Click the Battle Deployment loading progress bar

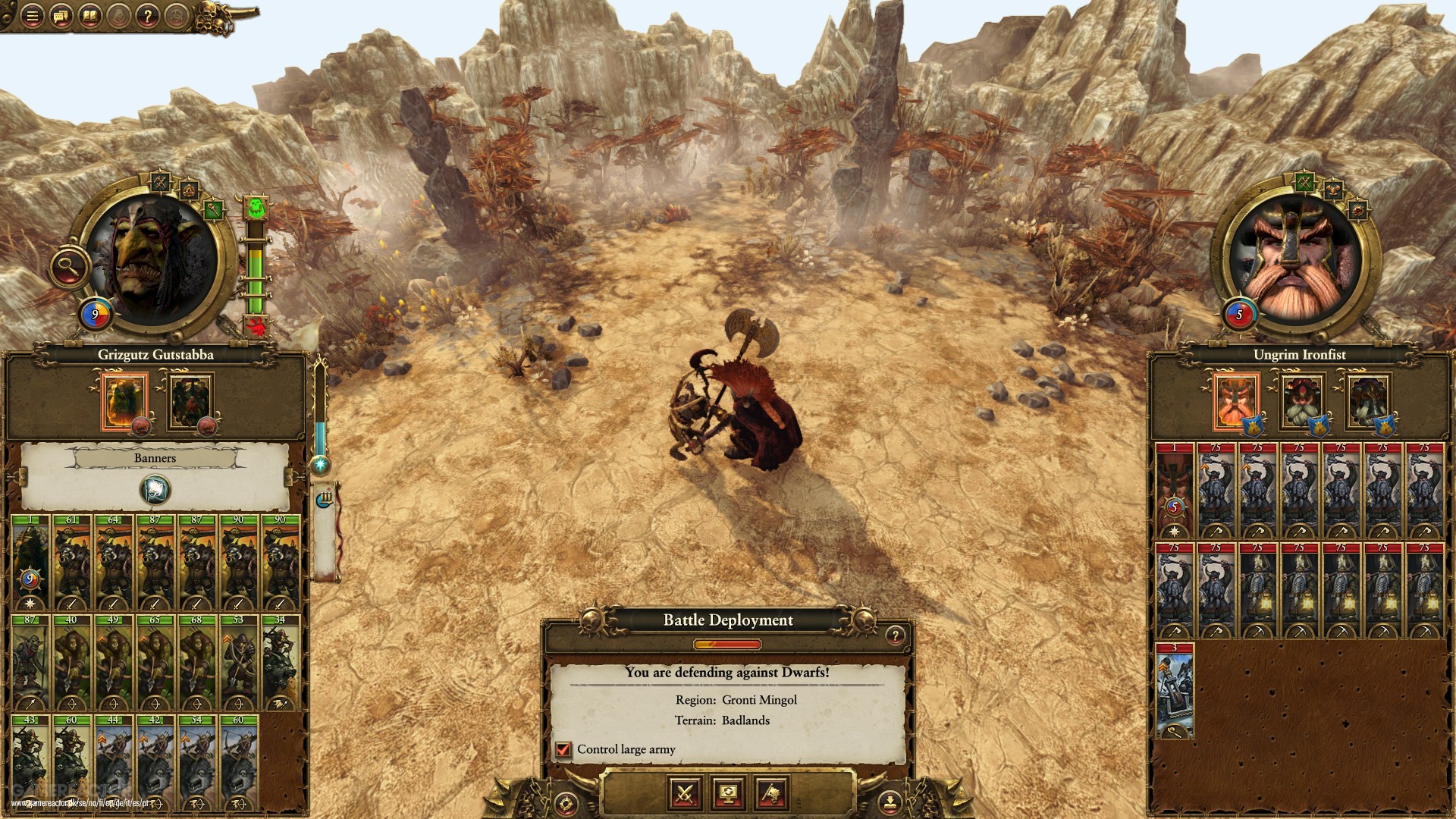[727, 644]
